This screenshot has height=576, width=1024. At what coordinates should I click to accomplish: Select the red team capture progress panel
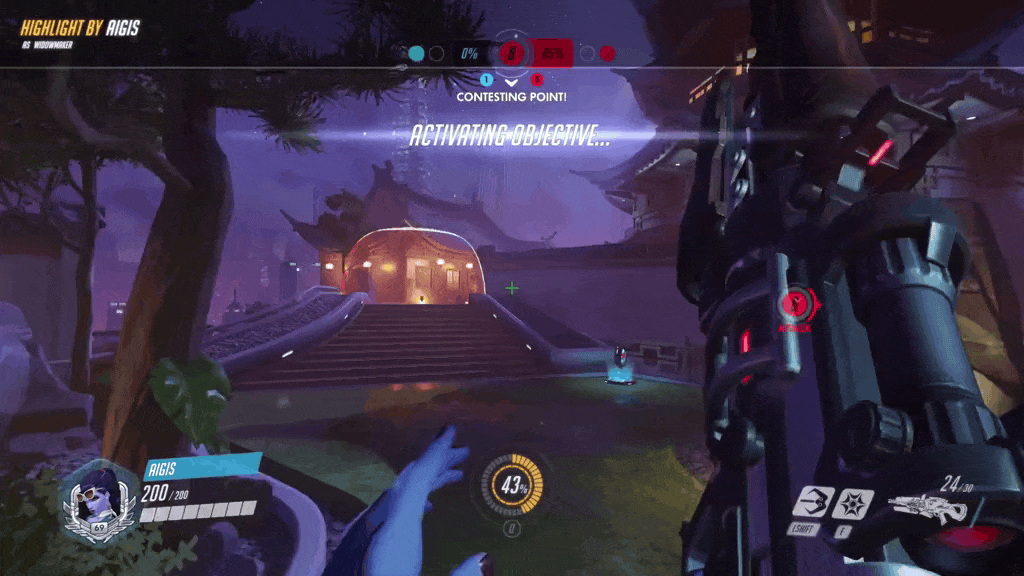(553, 53)
